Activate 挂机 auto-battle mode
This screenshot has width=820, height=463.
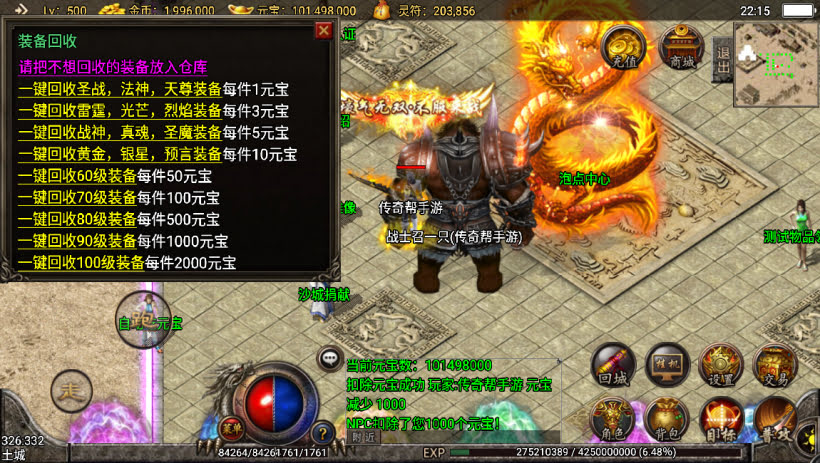(x=667, y=366)
